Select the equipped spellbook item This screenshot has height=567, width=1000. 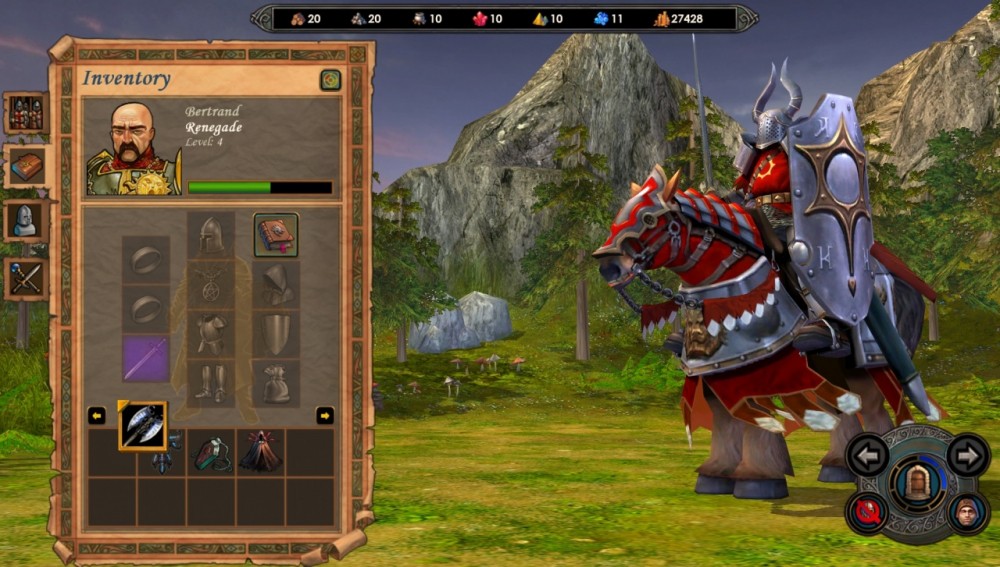point(275,235)
